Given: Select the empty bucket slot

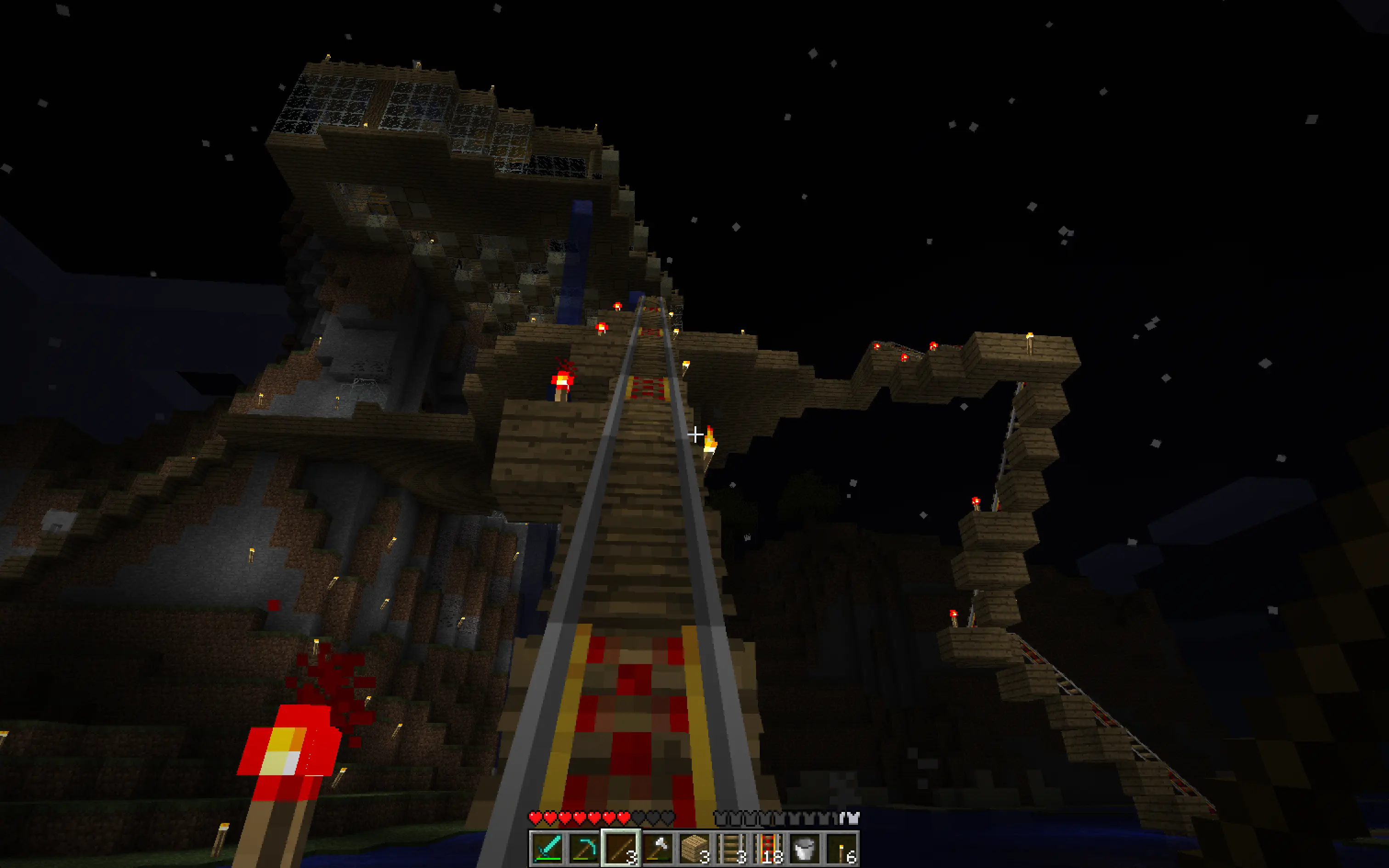Looking at the screenshot, I should pos(806,847).
